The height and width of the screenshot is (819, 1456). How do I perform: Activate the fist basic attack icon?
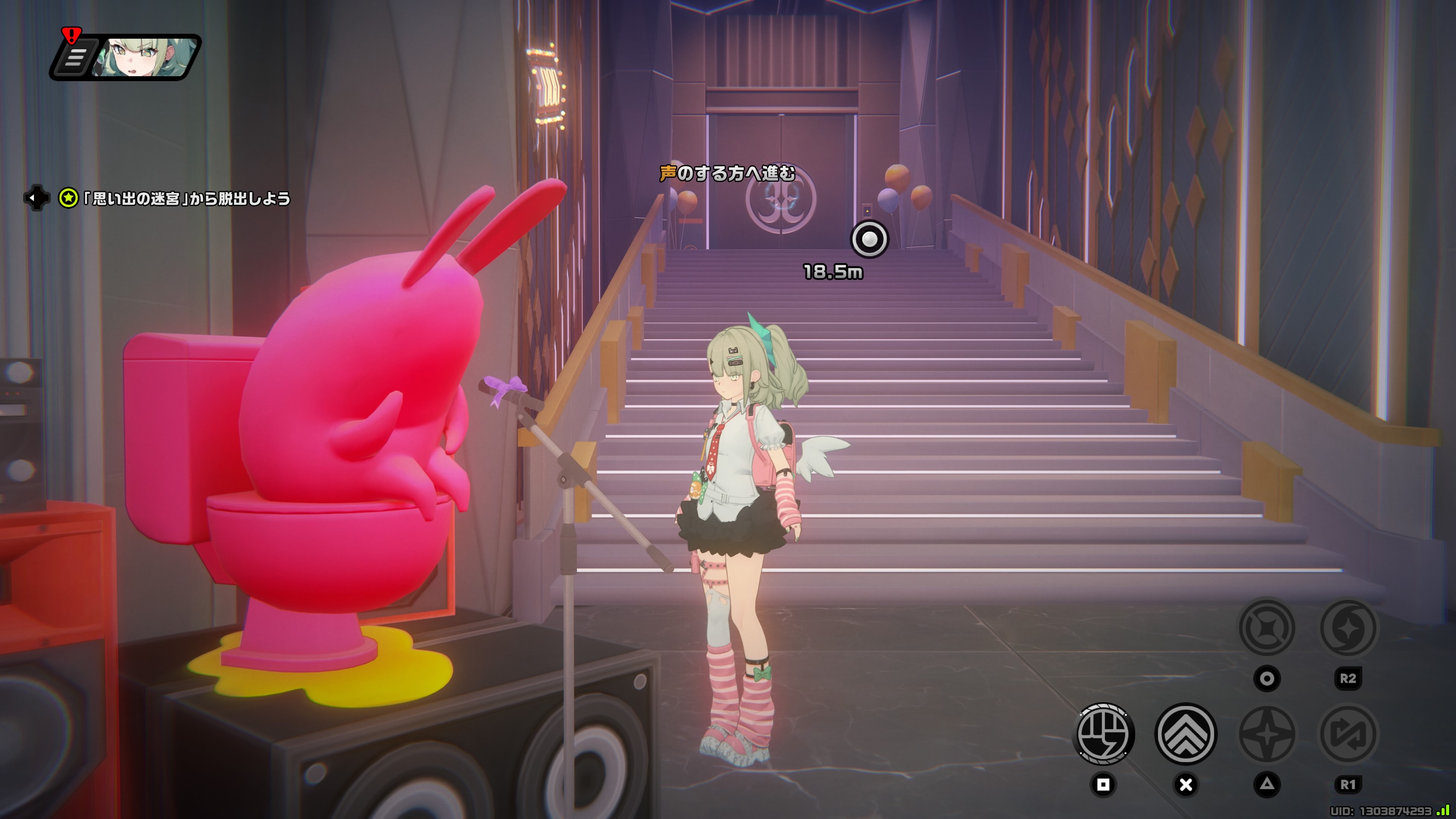[1103, 734]
